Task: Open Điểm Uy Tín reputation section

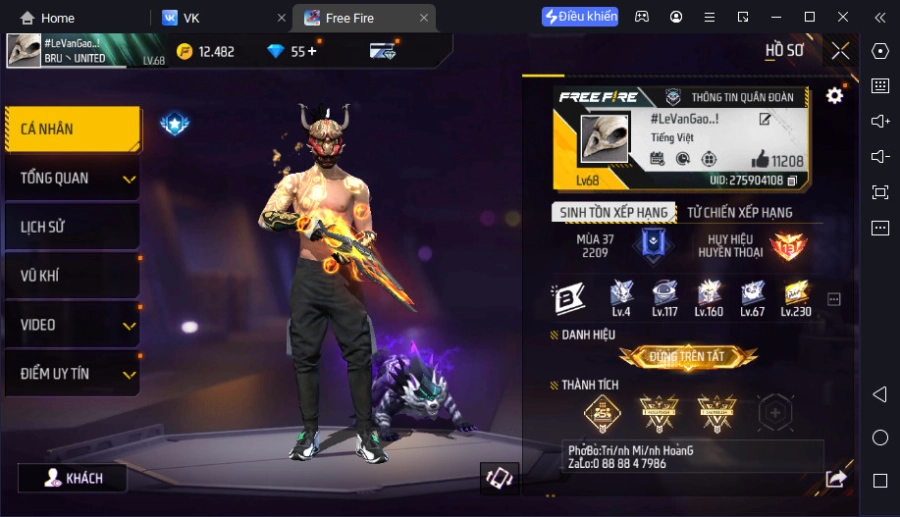Action: 72,373
